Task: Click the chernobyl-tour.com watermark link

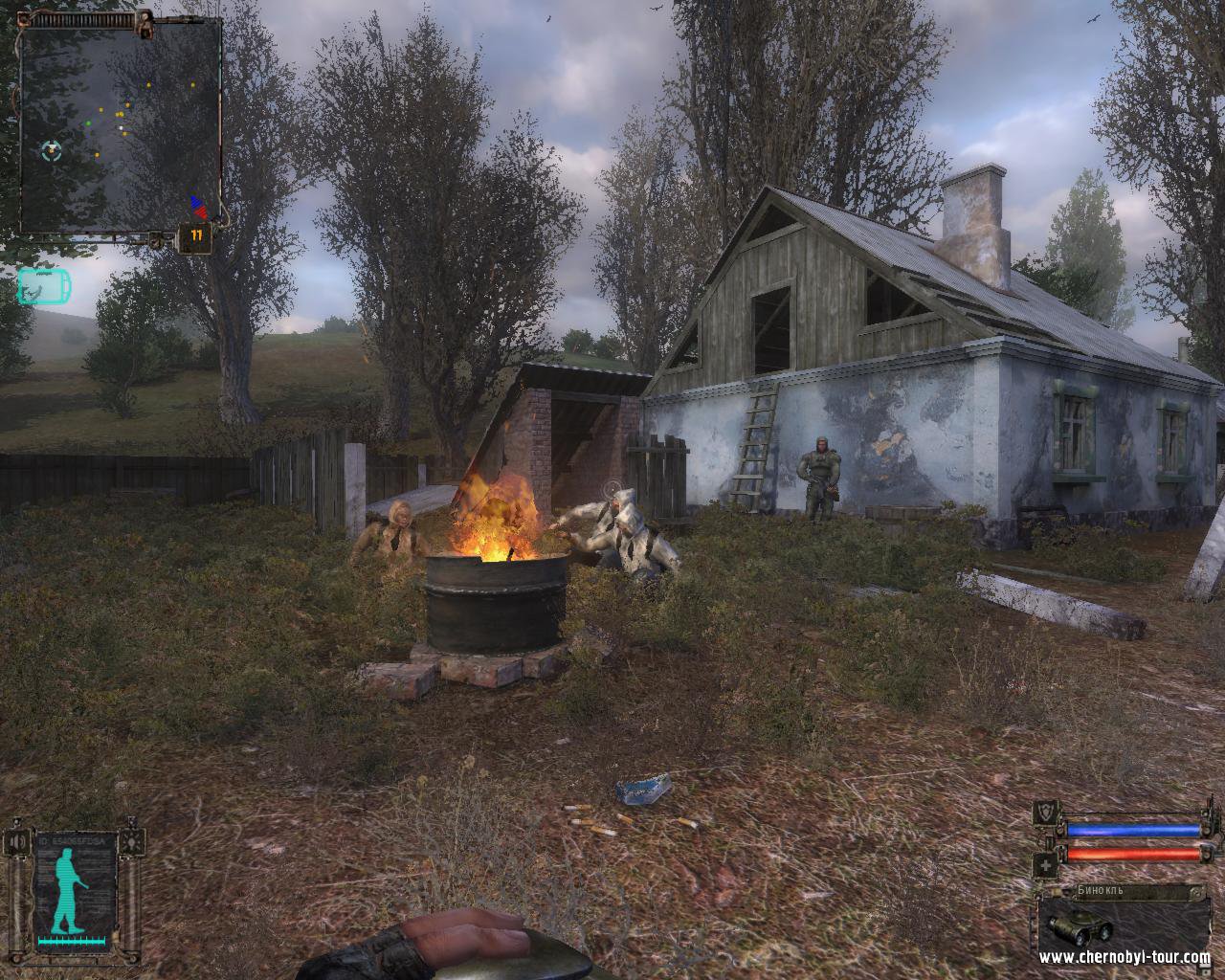Action: 1124,957
